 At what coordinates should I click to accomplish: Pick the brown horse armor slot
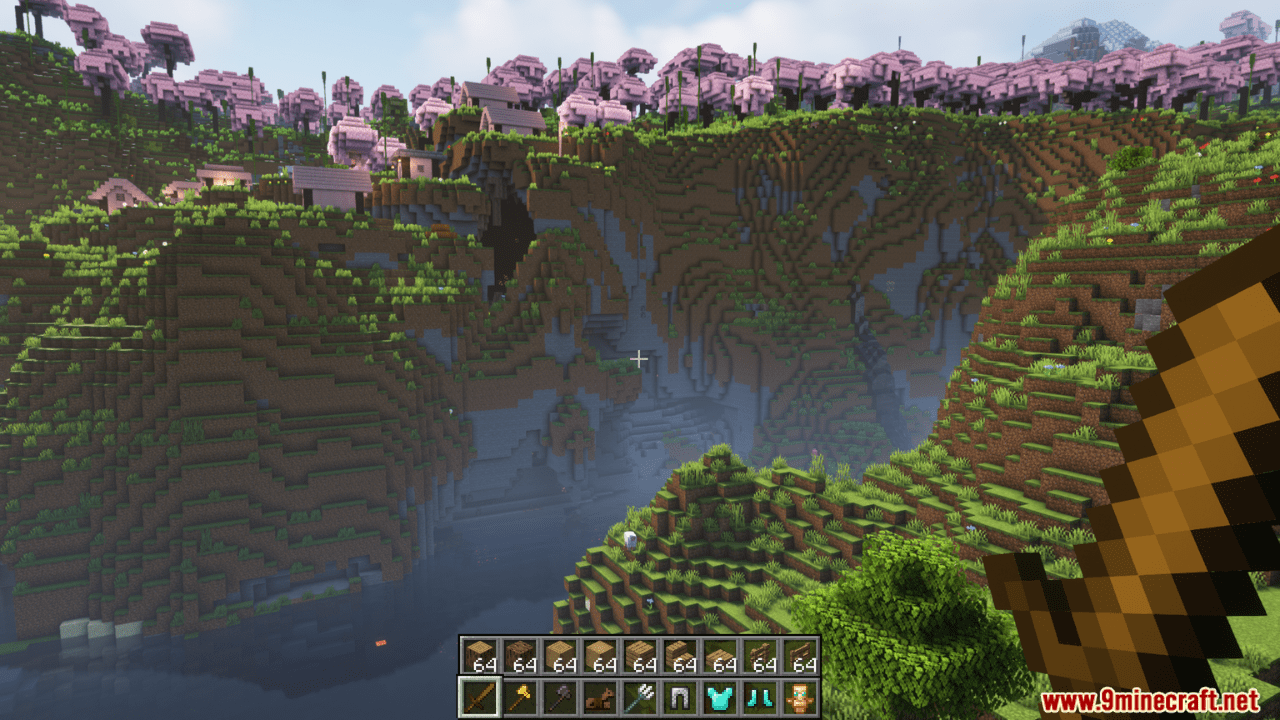coord(599,696)
